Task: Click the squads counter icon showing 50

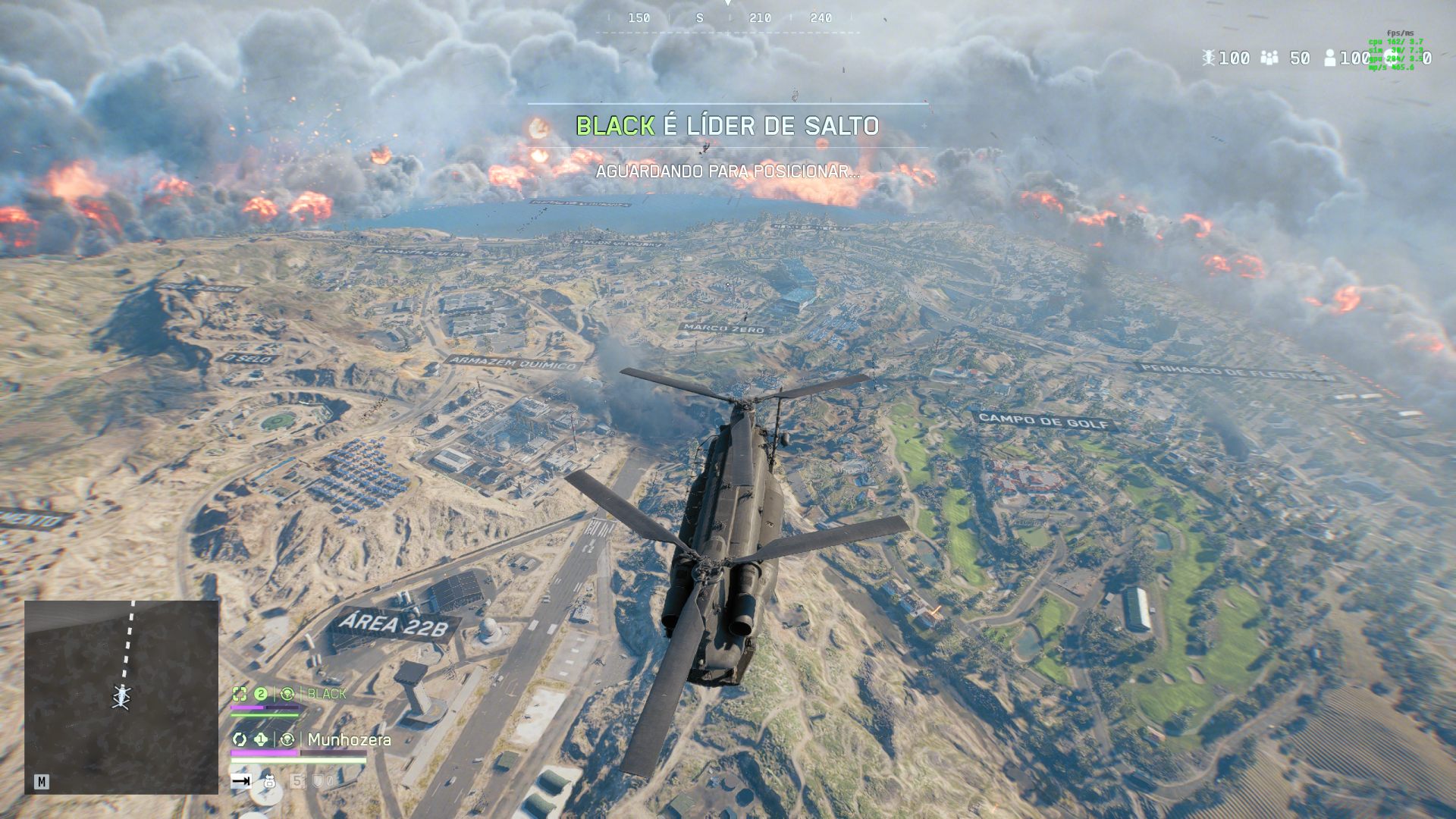Action: [x=1269, y=58]
